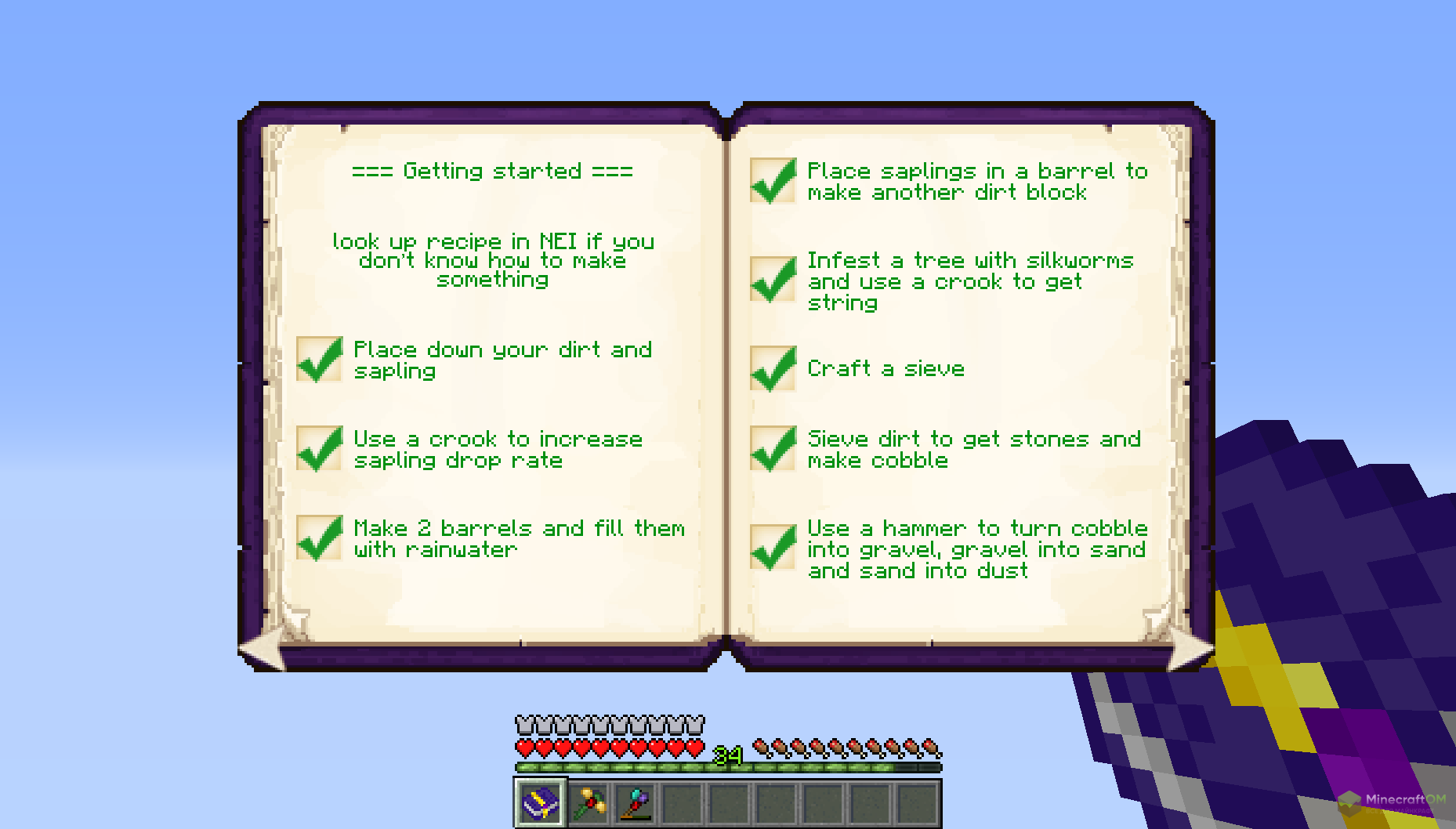Flip back to the previous book page
Screen dimensions: 1456x829
[263, 650]
